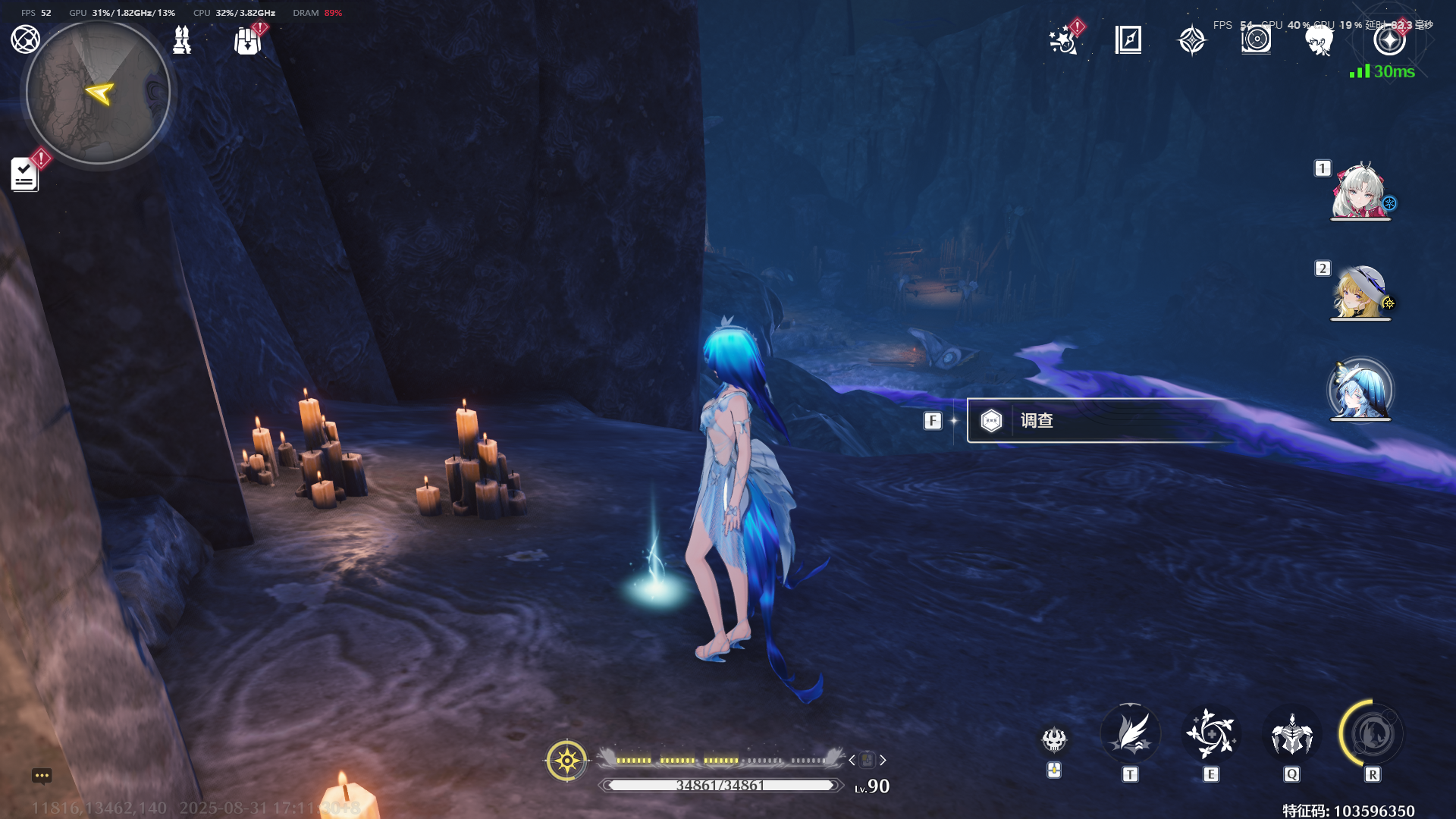
Task: Activate the feather skill labeled T
Action: [x=1130, y=735]
